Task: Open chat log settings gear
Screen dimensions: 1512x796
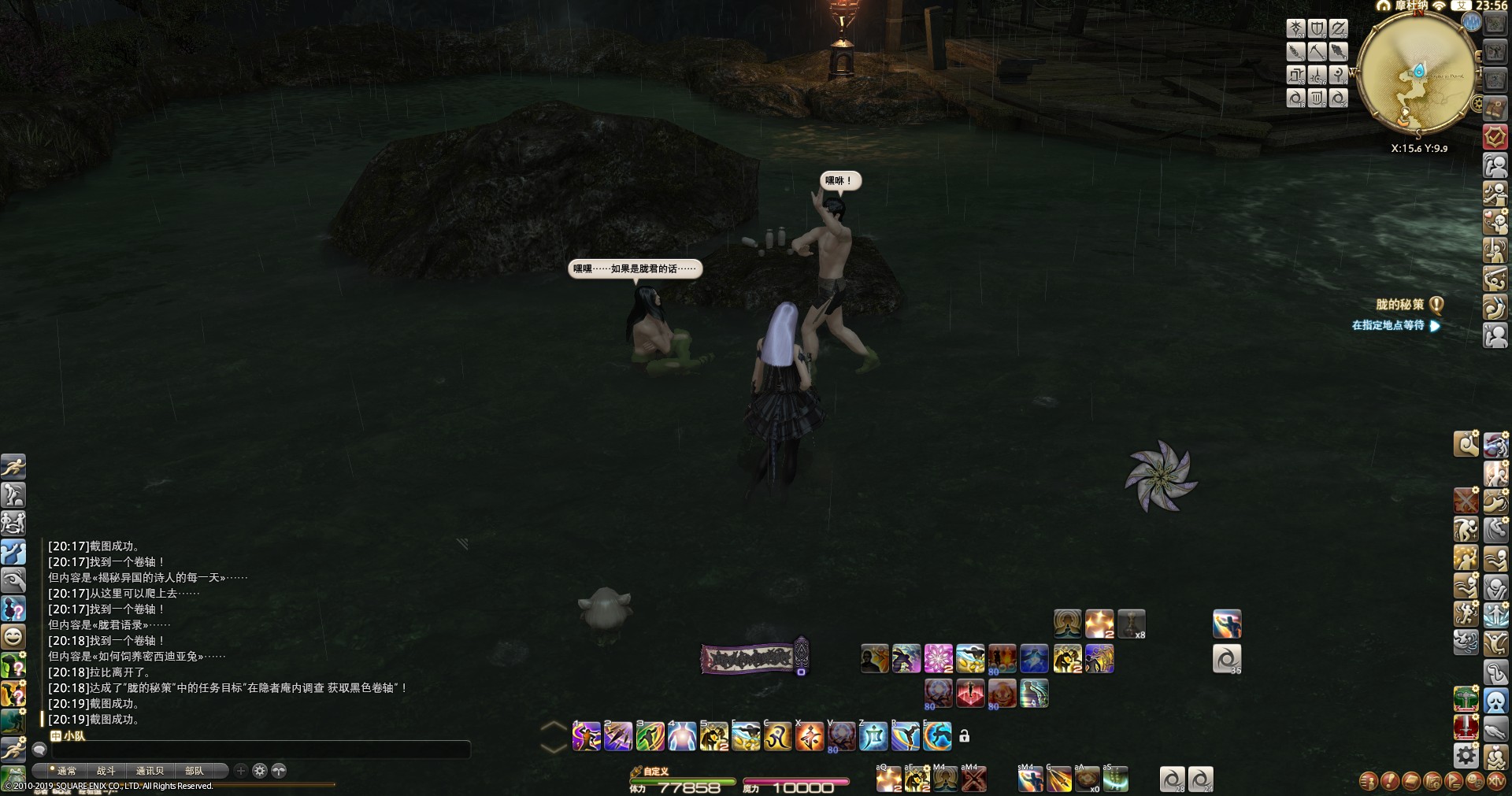Action: [260, 771]
